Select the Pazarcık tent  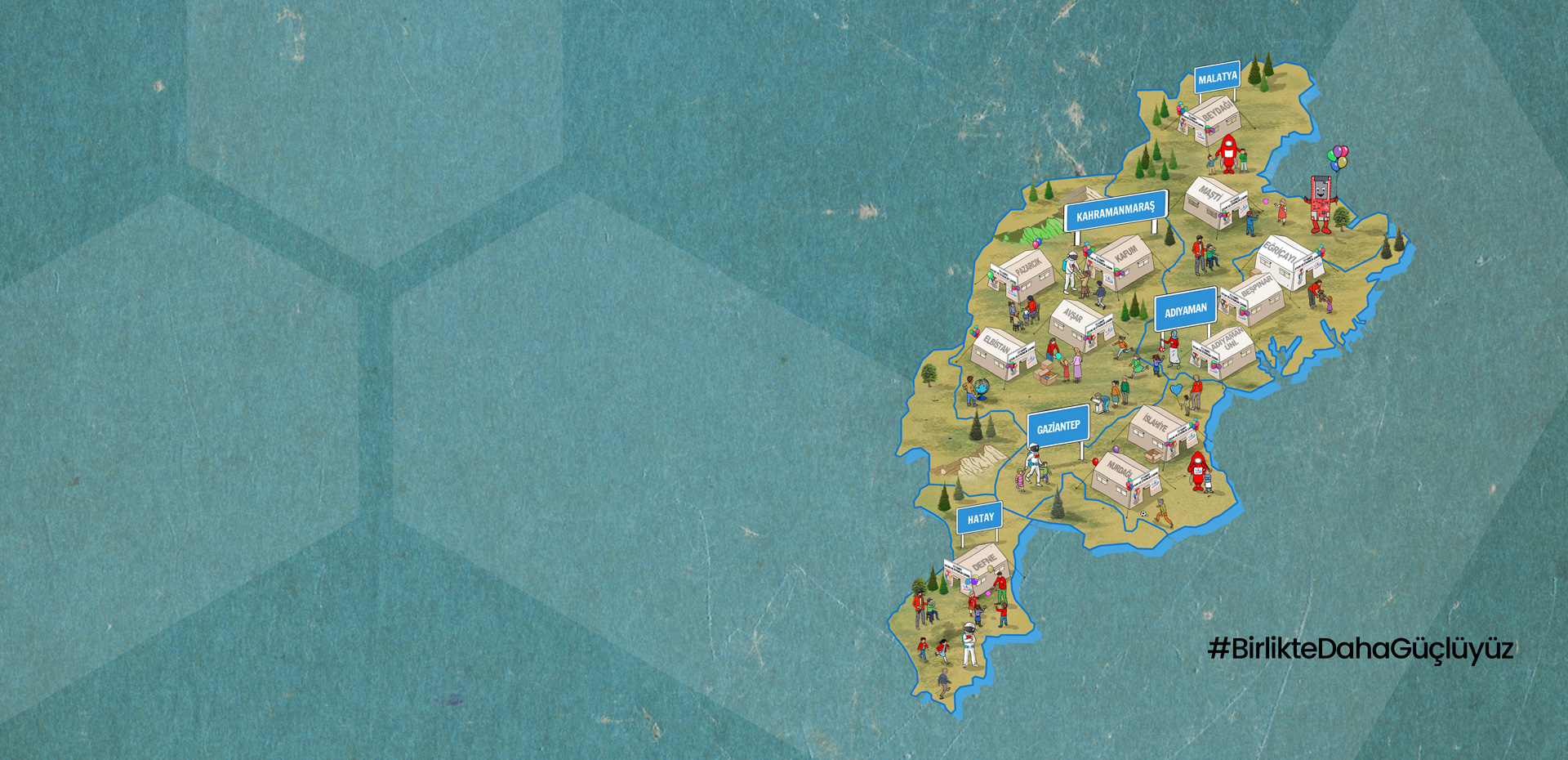pyautogui.click(x=1024, y=275)
